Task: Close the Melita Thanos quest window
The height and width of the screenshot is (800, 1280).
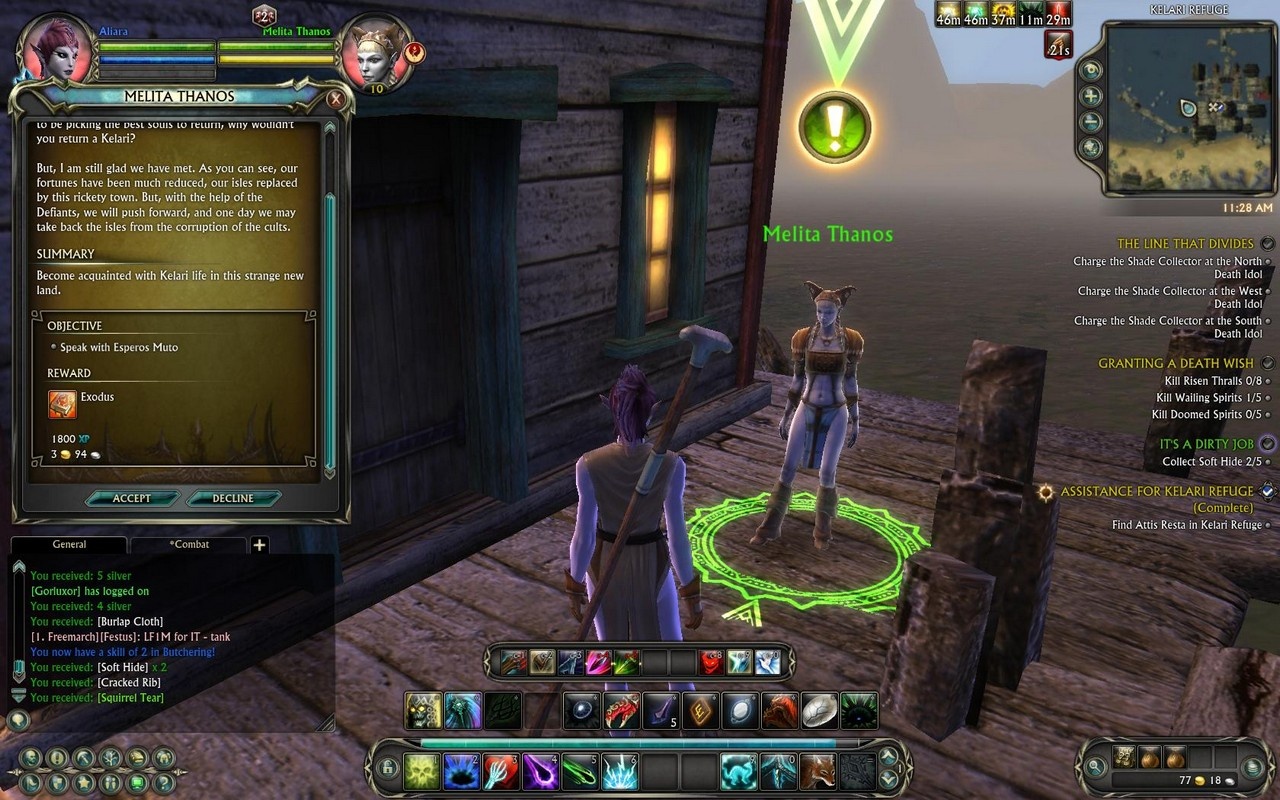Action: [336, 99]
